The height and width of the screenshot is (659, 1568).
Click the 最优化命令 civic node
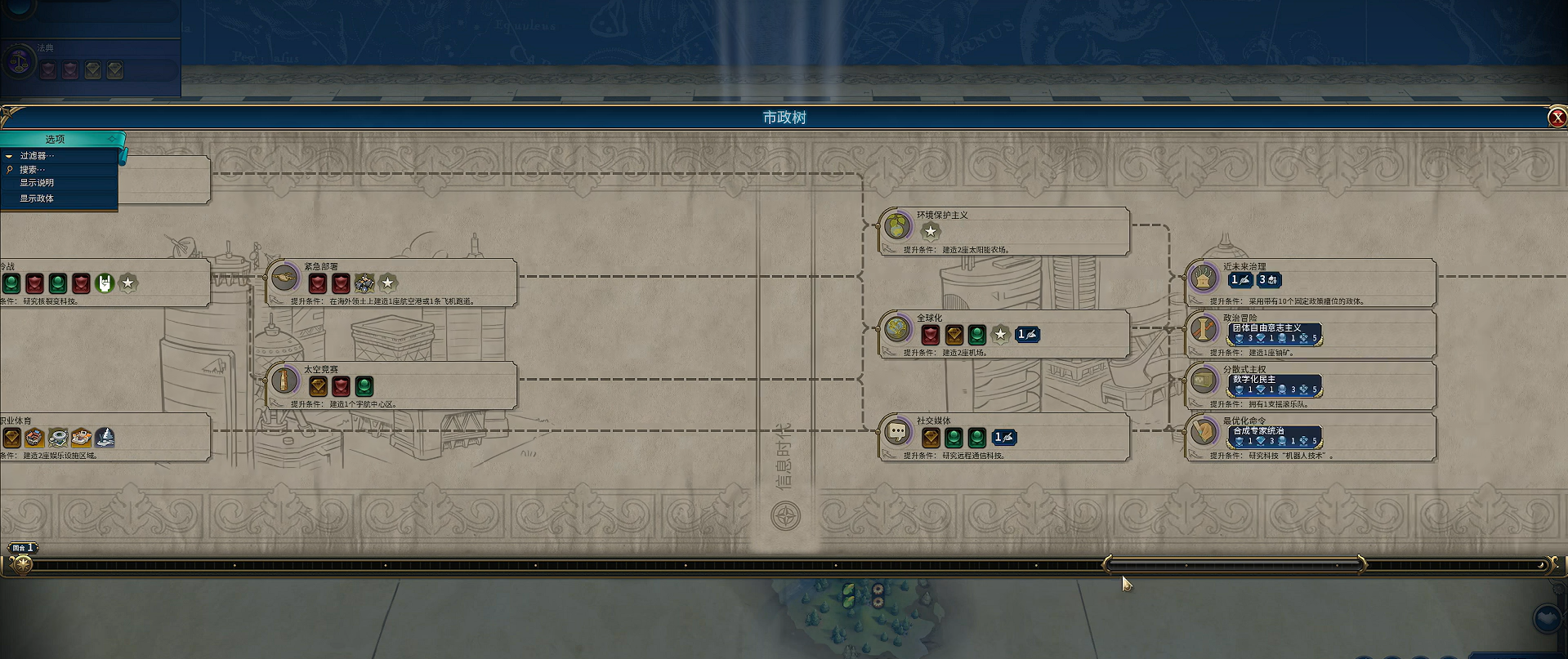[x=1204, y=433]
